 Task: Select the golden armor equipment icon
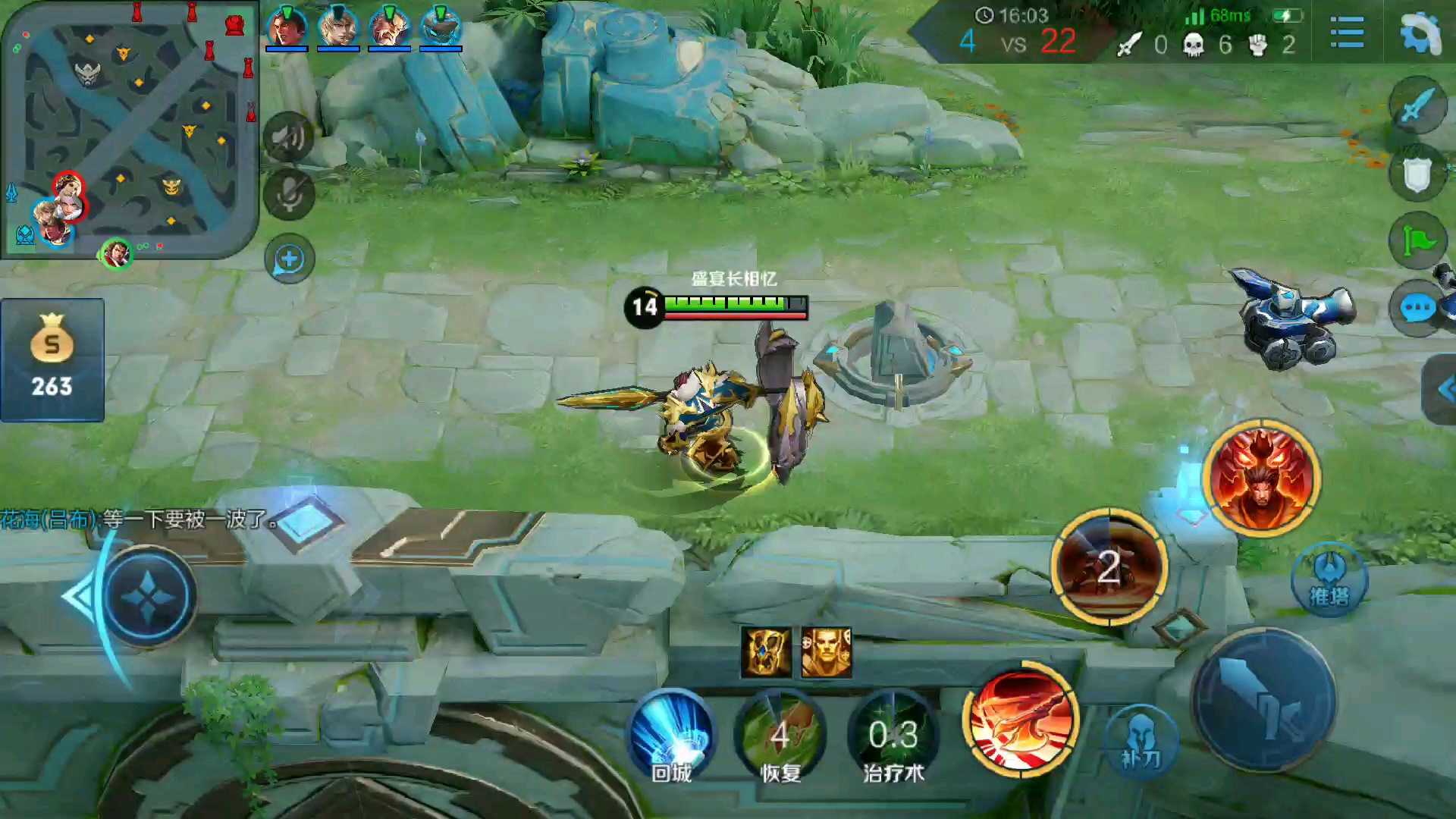(766, 652)
